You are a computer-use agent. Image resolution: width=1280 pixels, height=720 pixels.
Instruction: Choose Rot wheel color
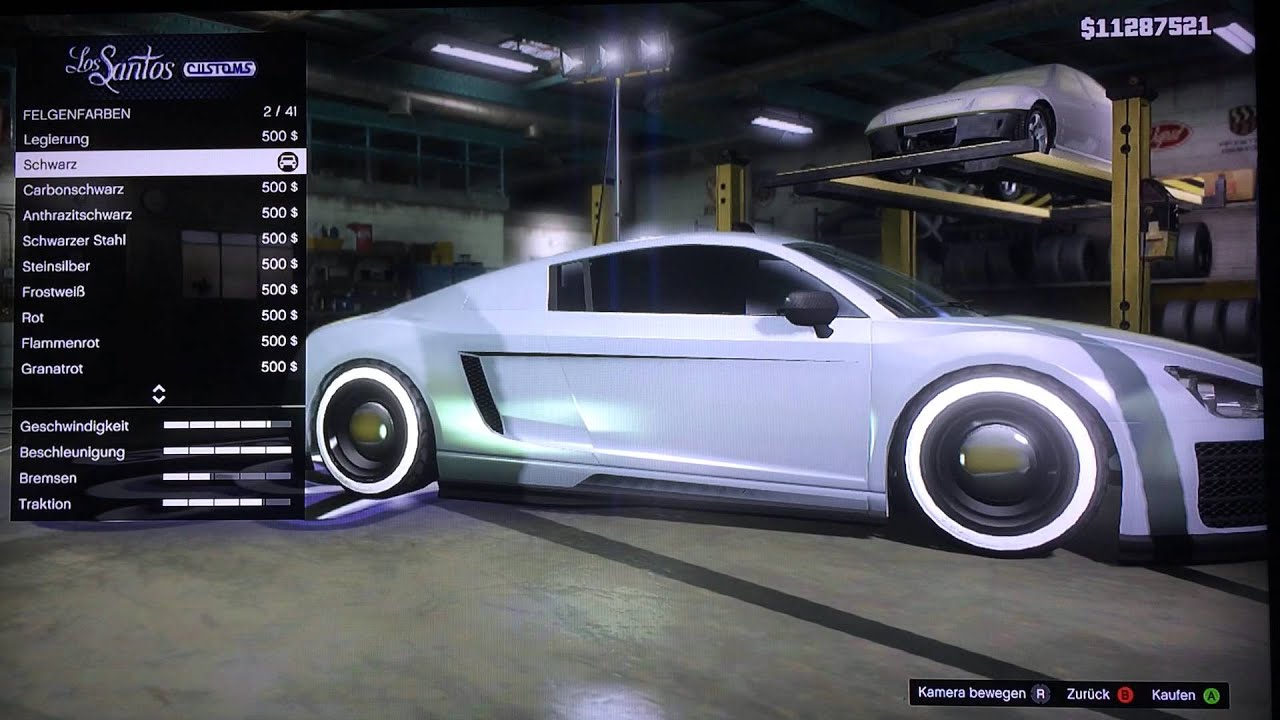coord(158,317)
